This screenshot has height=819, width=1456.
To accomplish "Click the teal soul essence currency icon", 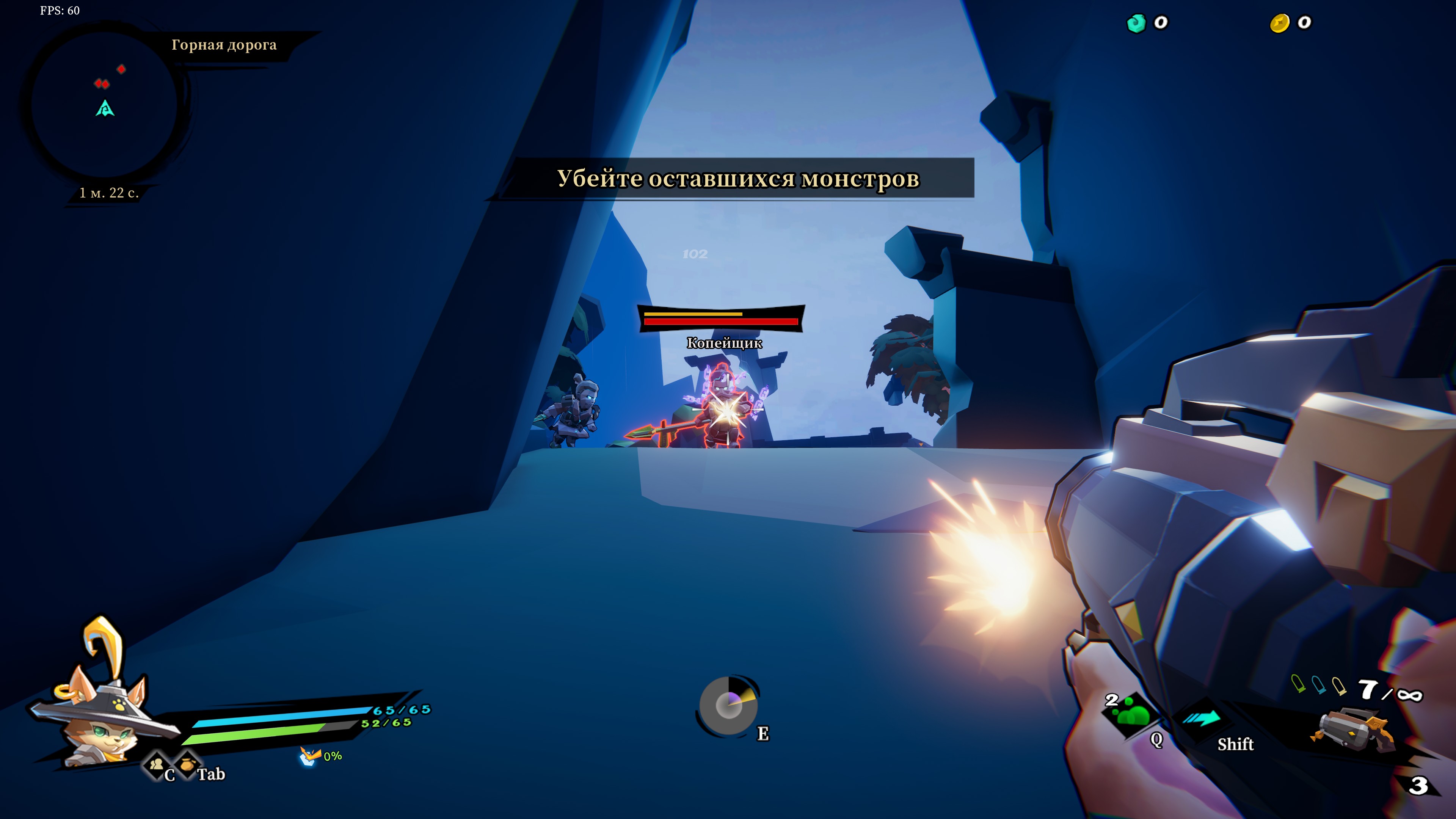I will click(1136, 23).
